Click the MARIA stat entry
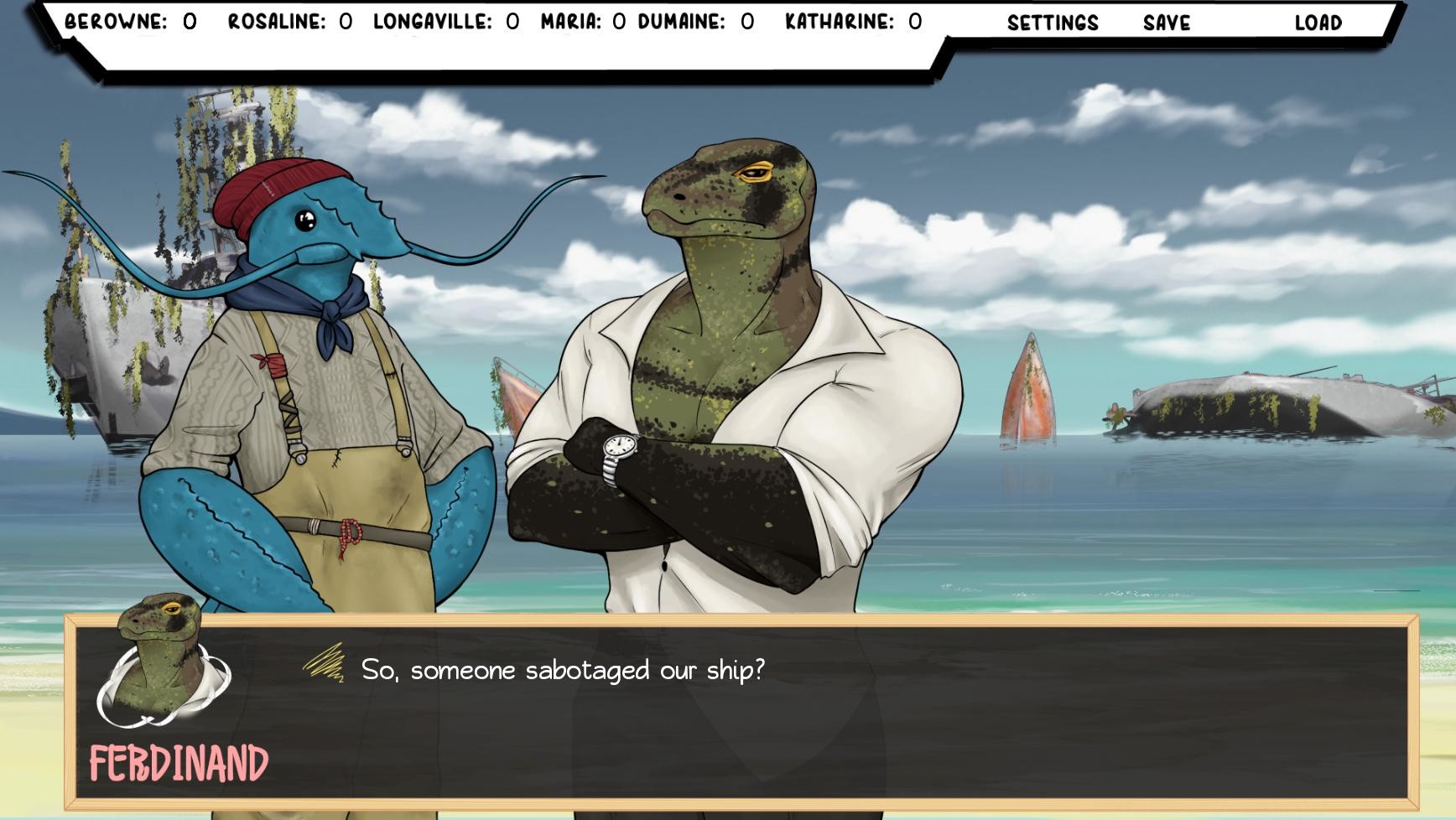The height and width of the screenshot is (820, 1456). [x=579, y=23]
